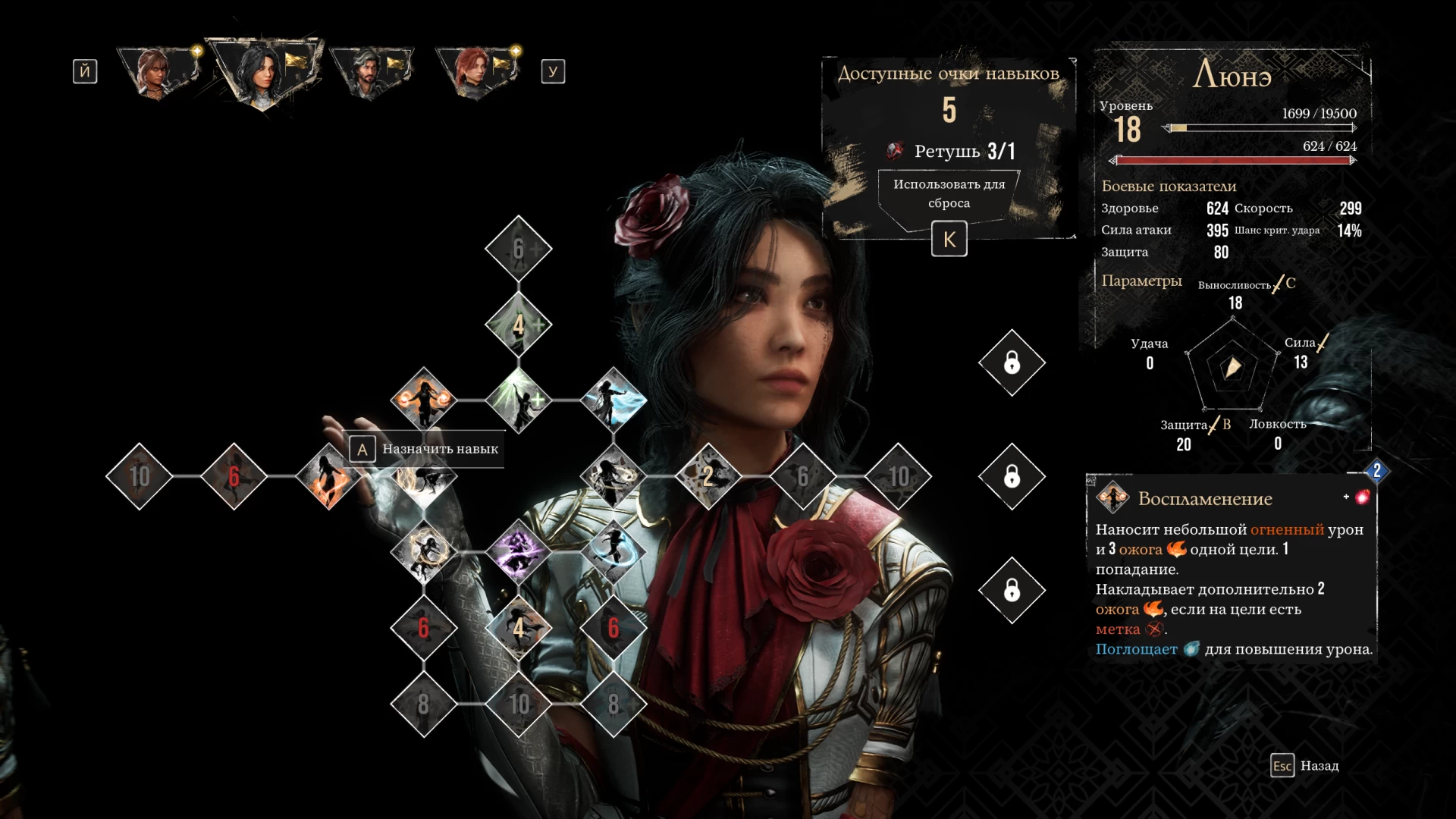This screenshot has height=819, width=1456.
Task: Choose the blue water arc skill node
Action: 613,552
